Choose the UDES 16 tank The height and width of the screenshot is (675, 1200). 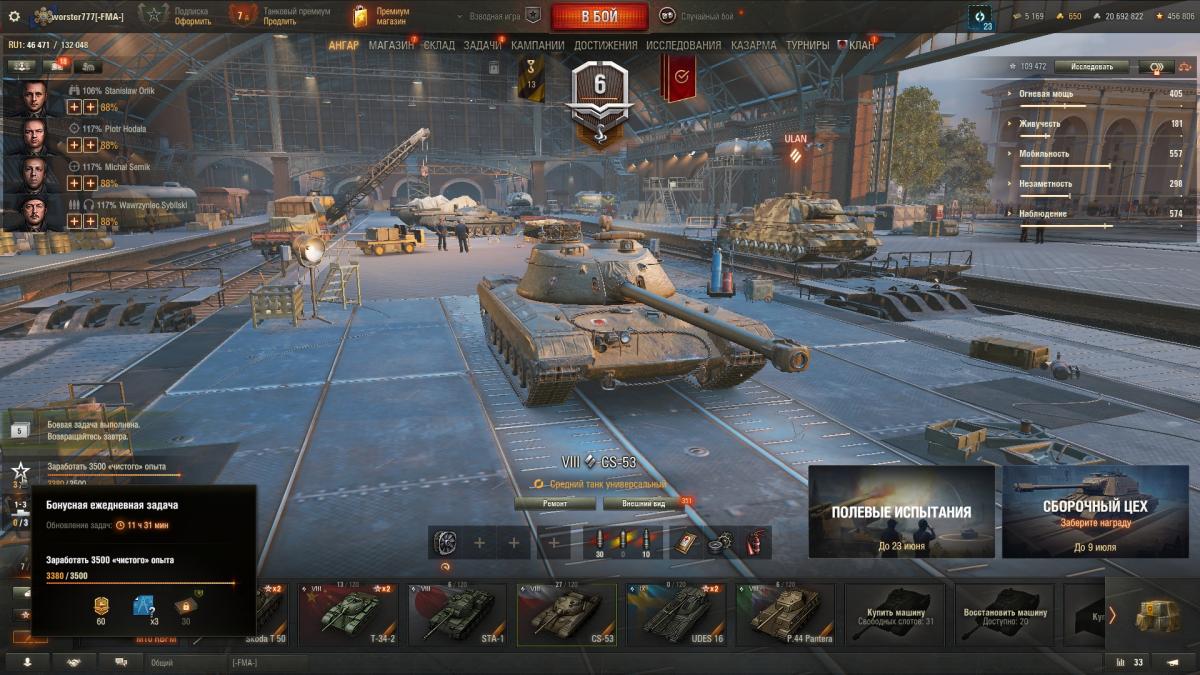tap(675, 613)
